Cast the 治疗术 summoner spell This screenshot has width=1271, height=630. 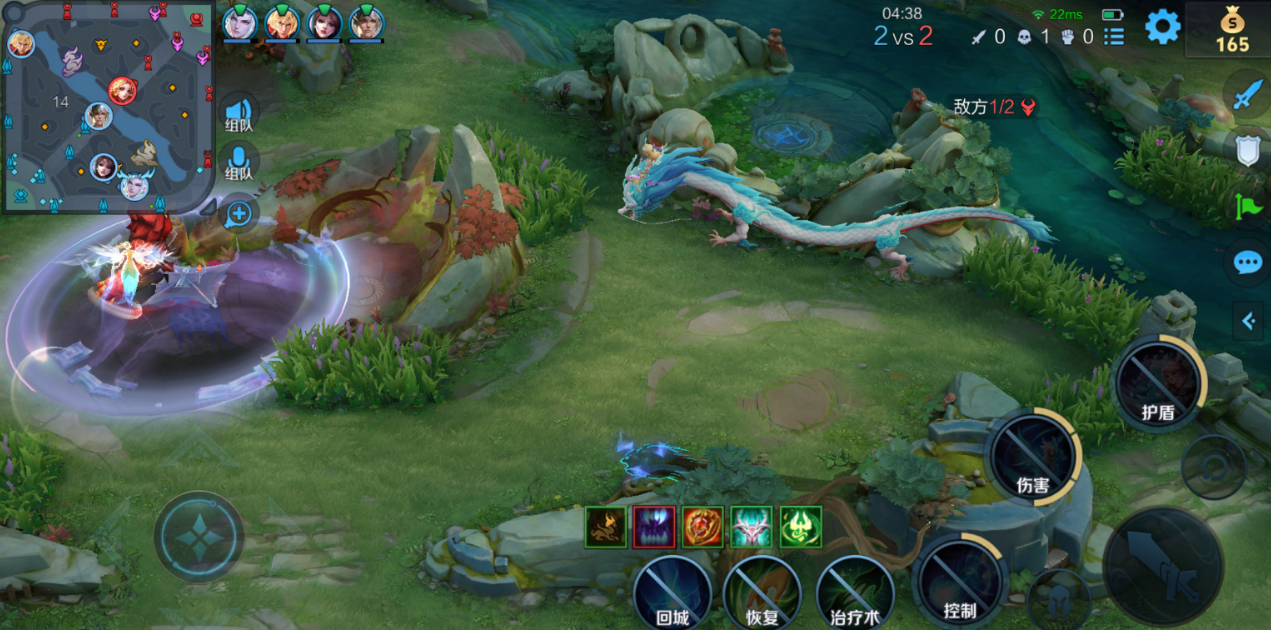click(x=855, y=592)
